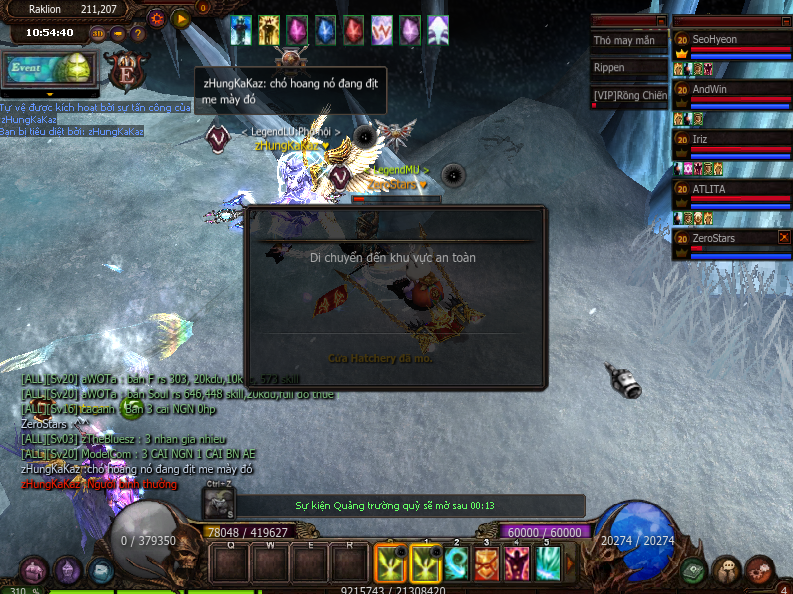Screen dimensions: 793x594
Task: Select [VIP]Rồng Chiến in the target list
Action: [628, 95]
